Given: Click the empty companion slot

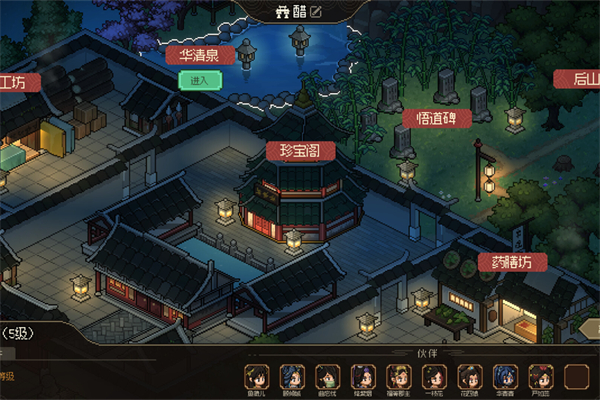Looking at the screenshot, I should click(x=576, y=376).
